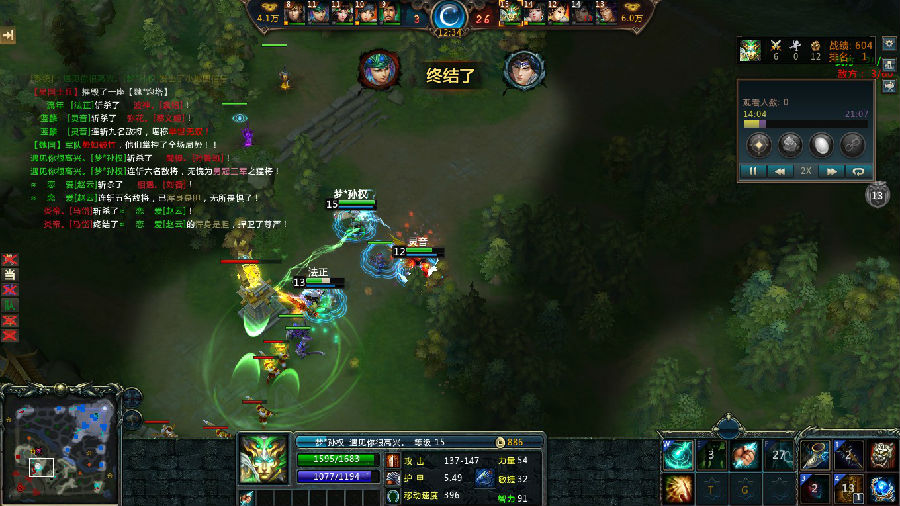Toggle the white 当 chat channel button
This screenshot has height=506, width=900.
(10, 274)
